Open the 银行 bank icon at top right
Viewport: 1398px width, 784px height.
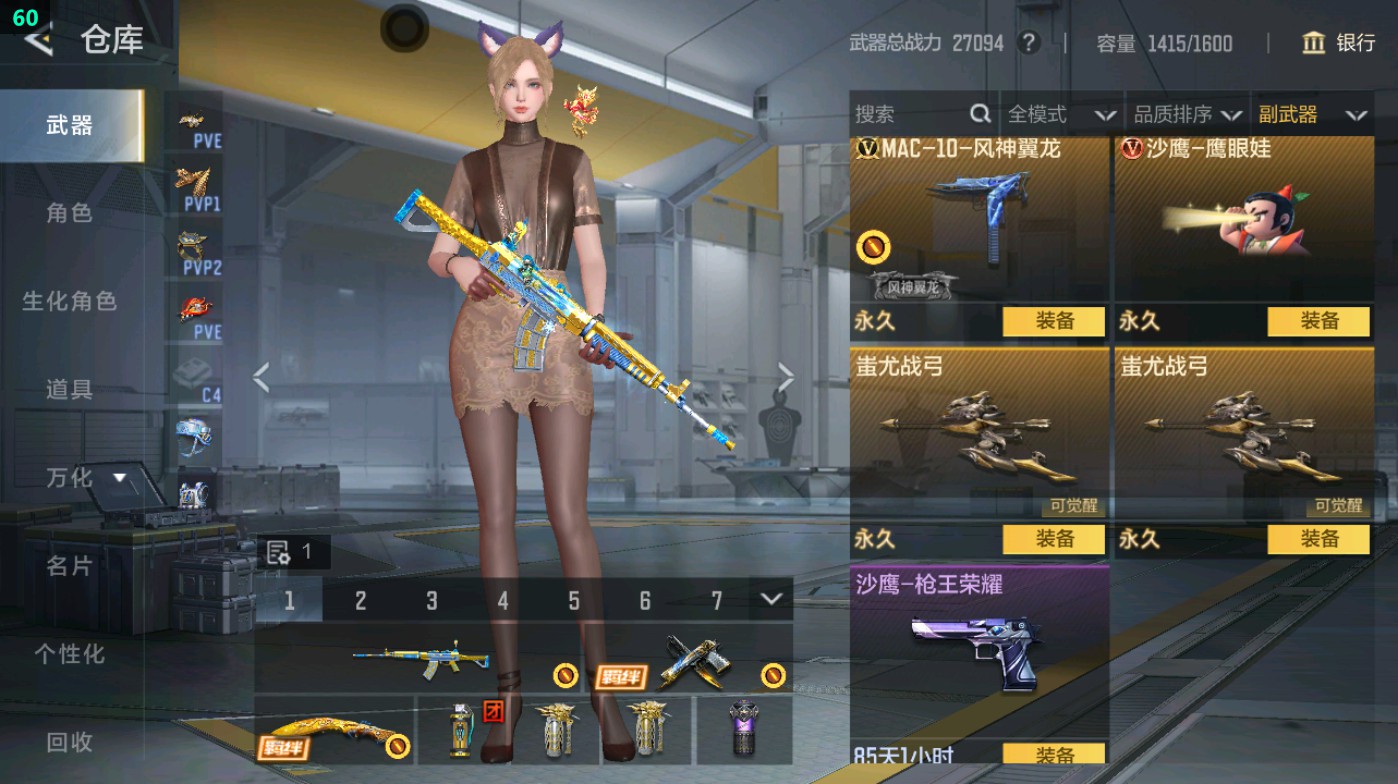tap(1313, 44)
